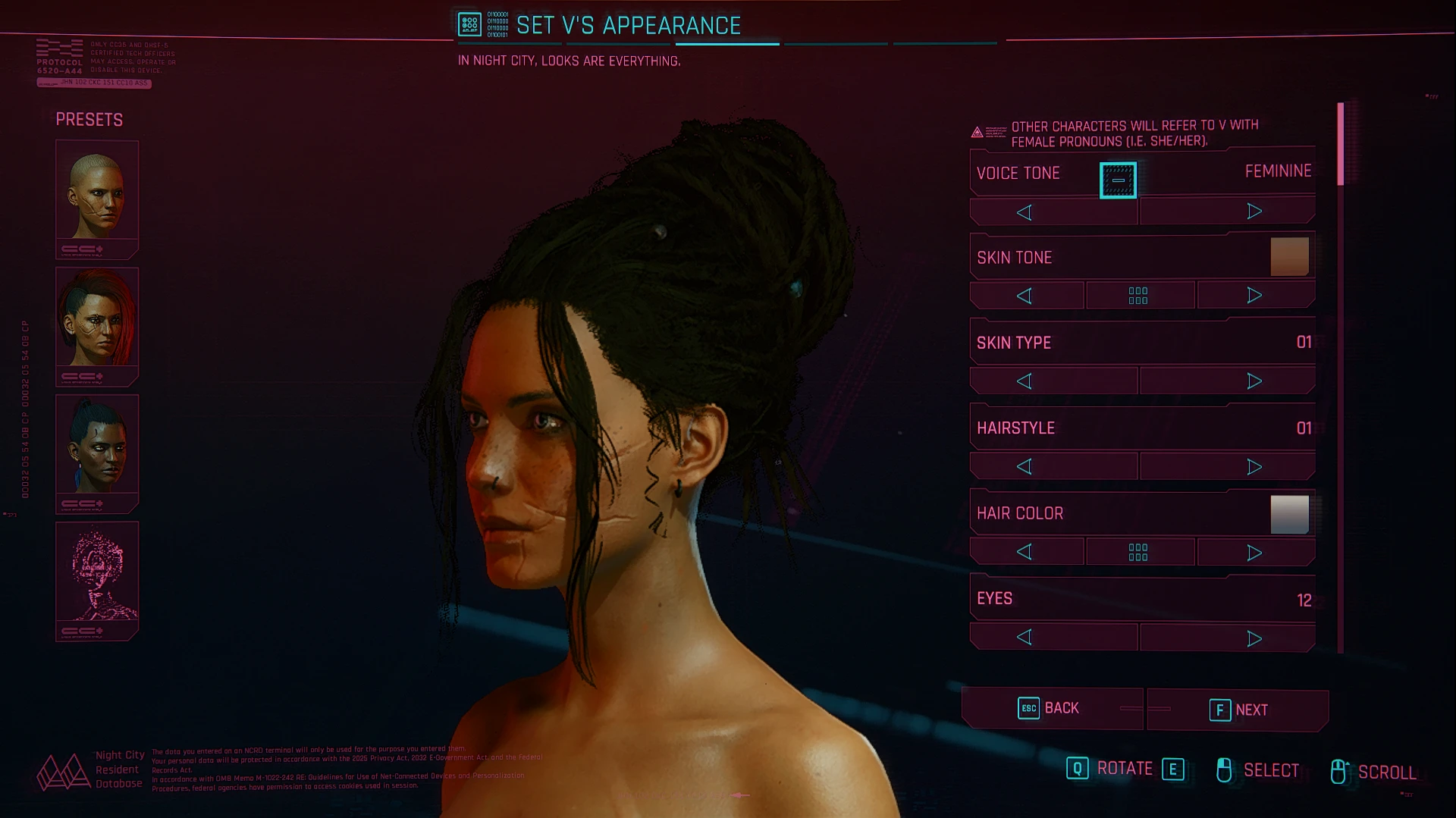The height and width of the screenshot is (818, 1456).
Task: Select previous skin type
Action: 1025,381
